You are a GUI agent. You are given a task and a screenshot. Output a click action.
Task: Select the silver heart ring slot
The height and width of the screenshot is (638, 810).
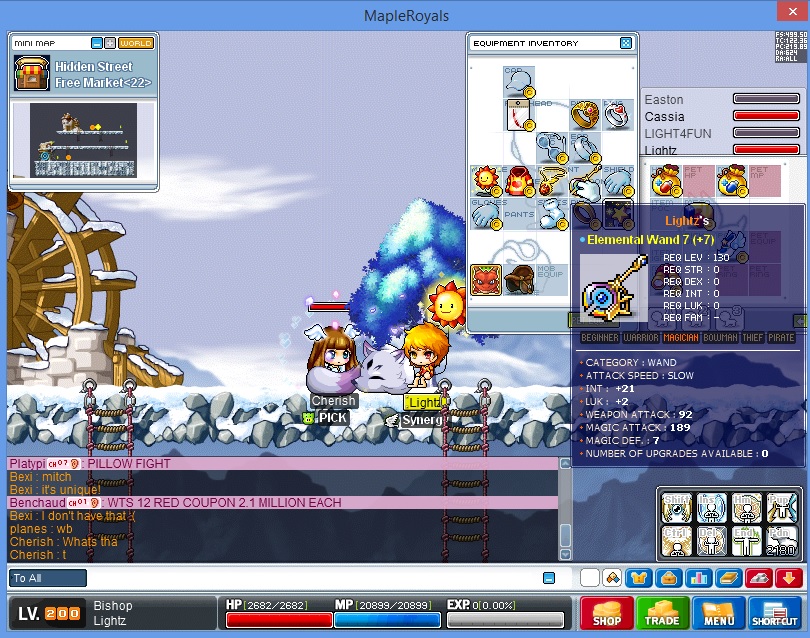(x=616, y=115)
